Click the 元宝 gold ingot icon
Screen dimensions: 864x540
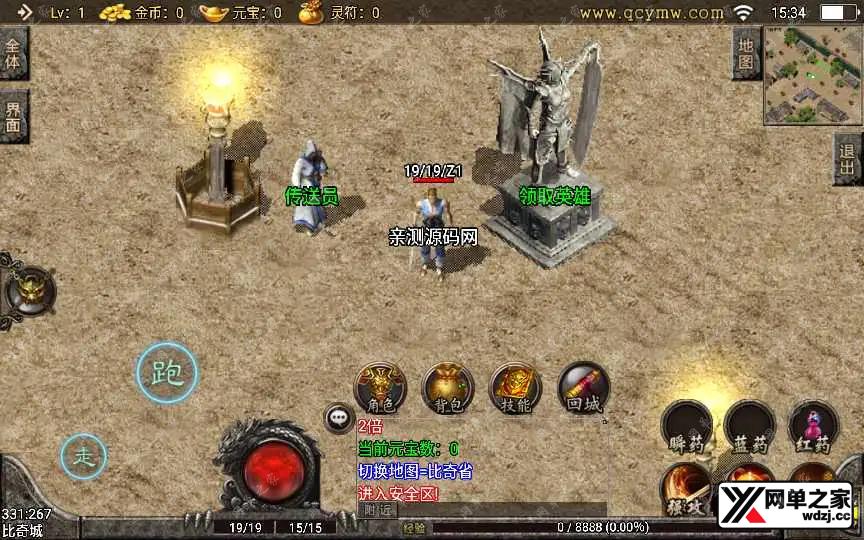pyautogui.click(x=213, y=13)
